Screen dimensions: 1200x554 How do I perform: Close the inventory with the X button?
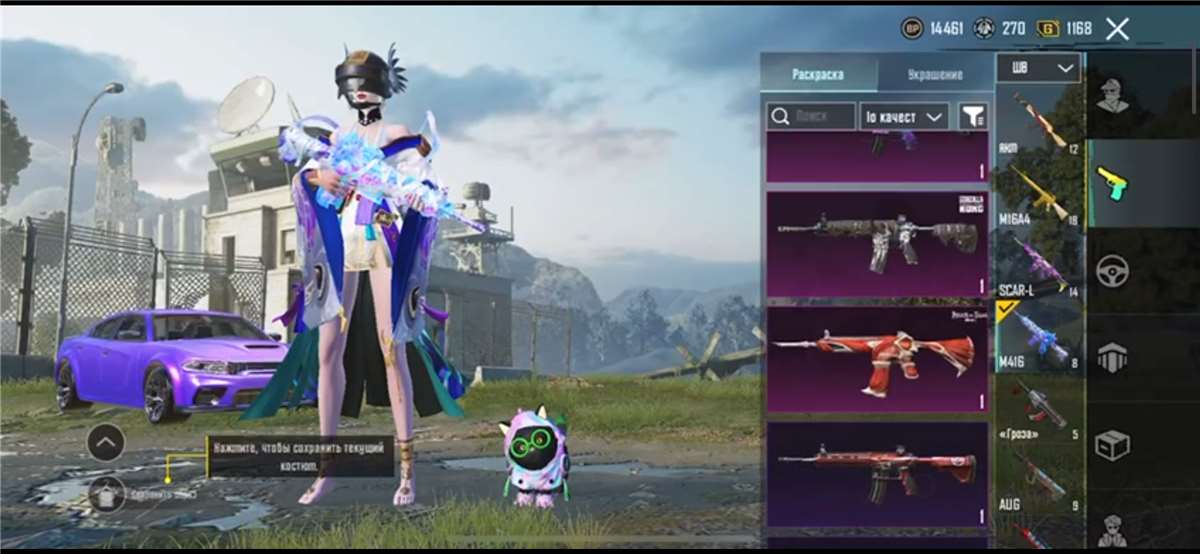(1117, 29)
